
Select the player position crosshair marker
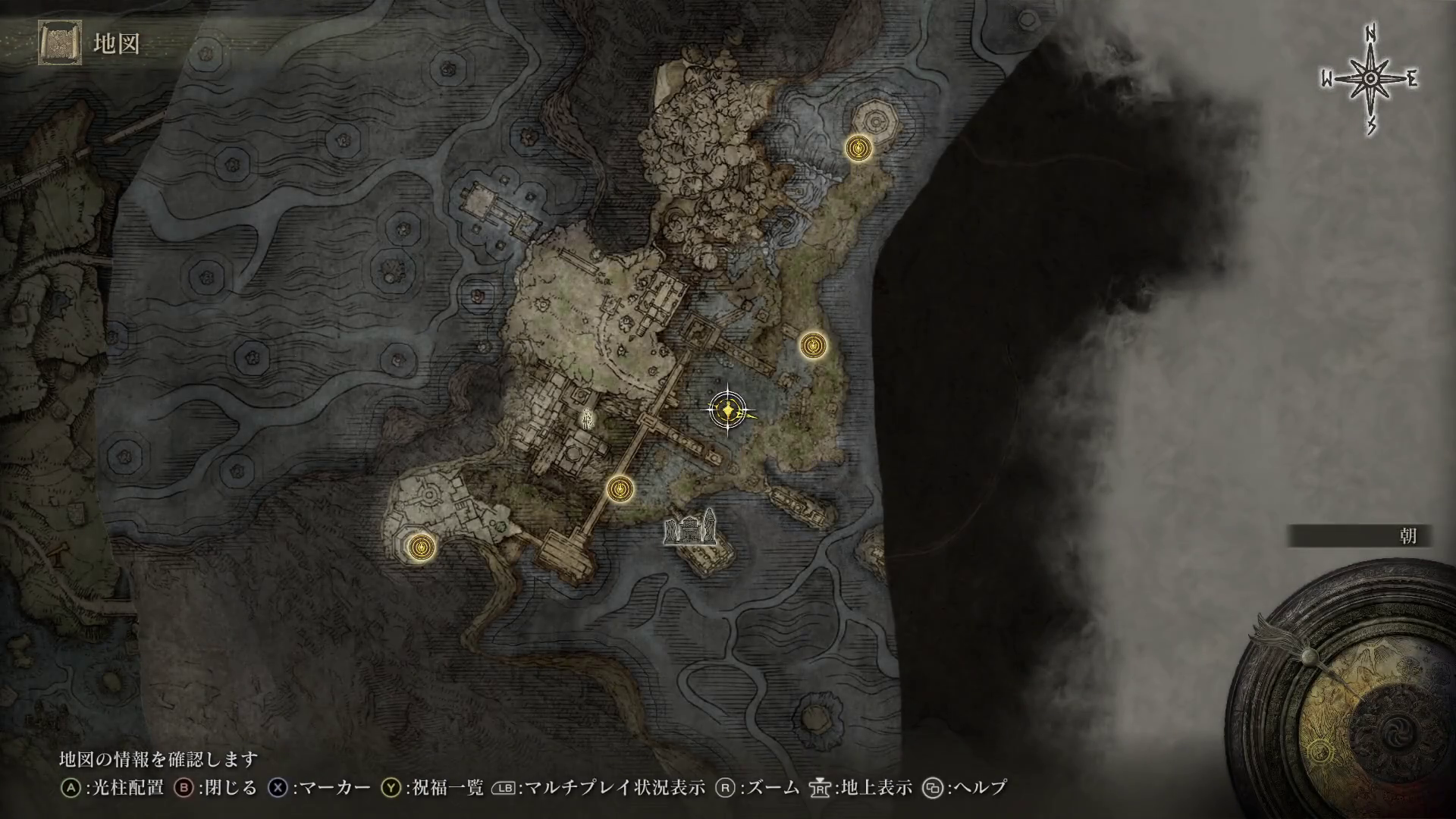728,410
